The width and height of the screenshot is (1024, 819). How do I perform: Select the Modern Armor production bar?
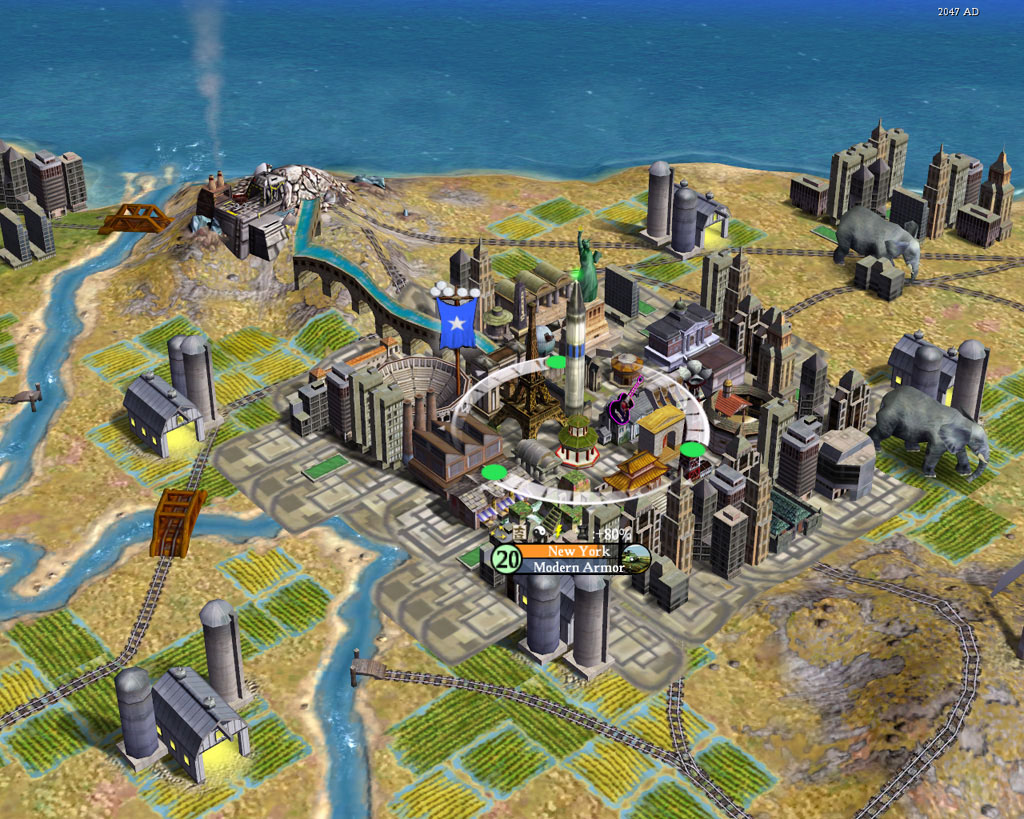tap(577, 567)
